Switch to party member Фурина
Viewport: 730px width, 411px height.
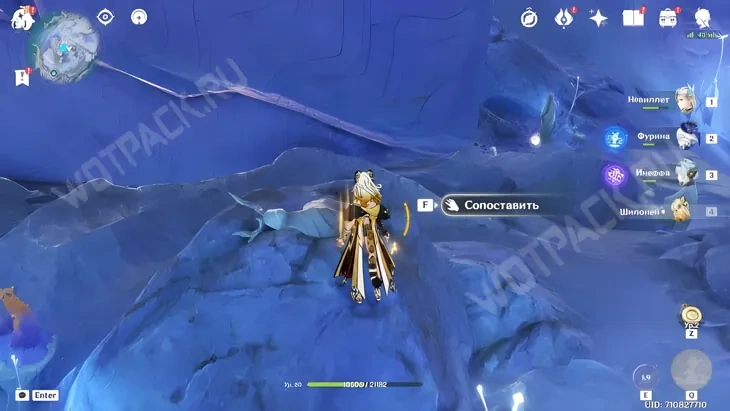(685, 138)
